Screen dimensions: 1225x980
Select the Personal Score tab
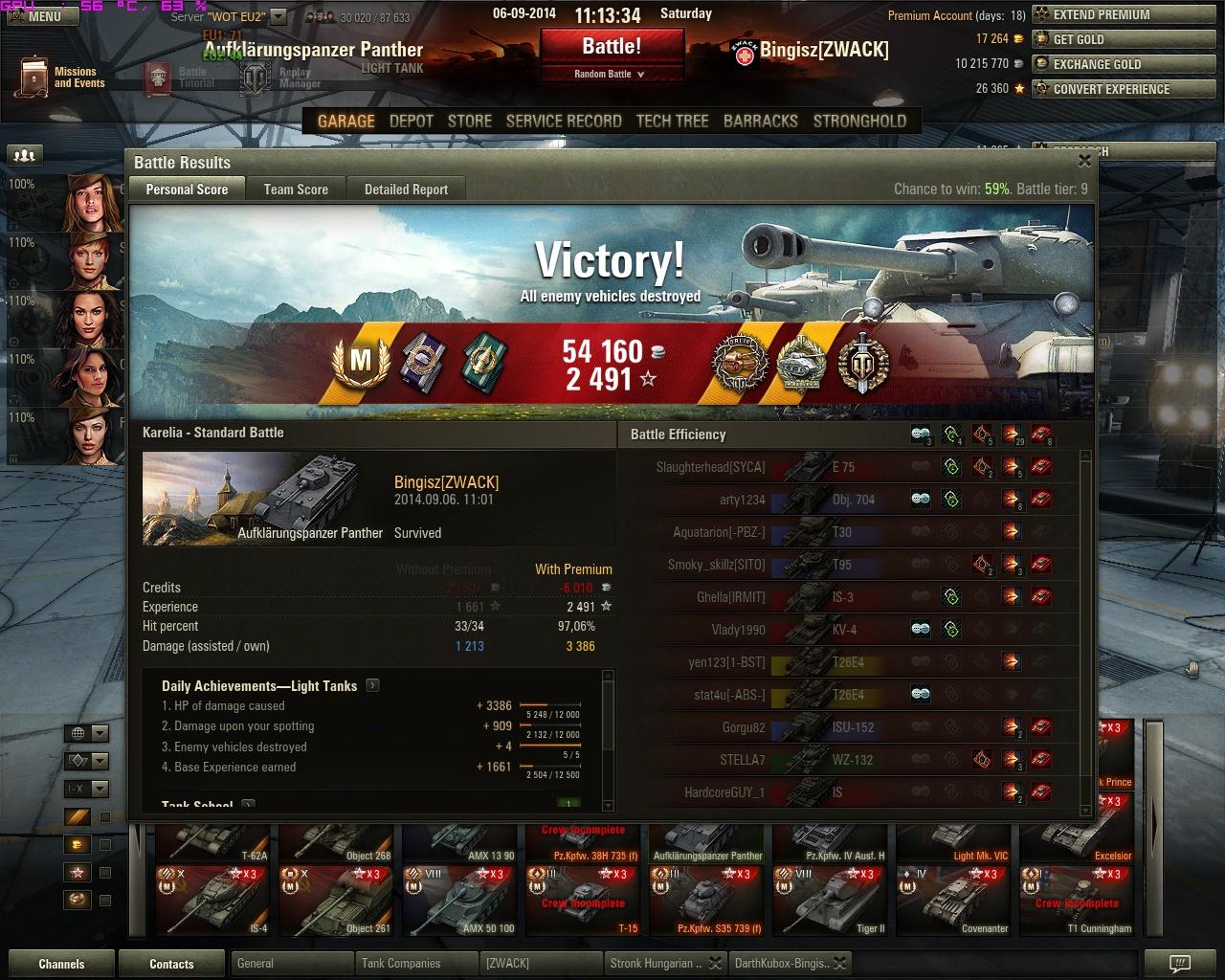187,189
